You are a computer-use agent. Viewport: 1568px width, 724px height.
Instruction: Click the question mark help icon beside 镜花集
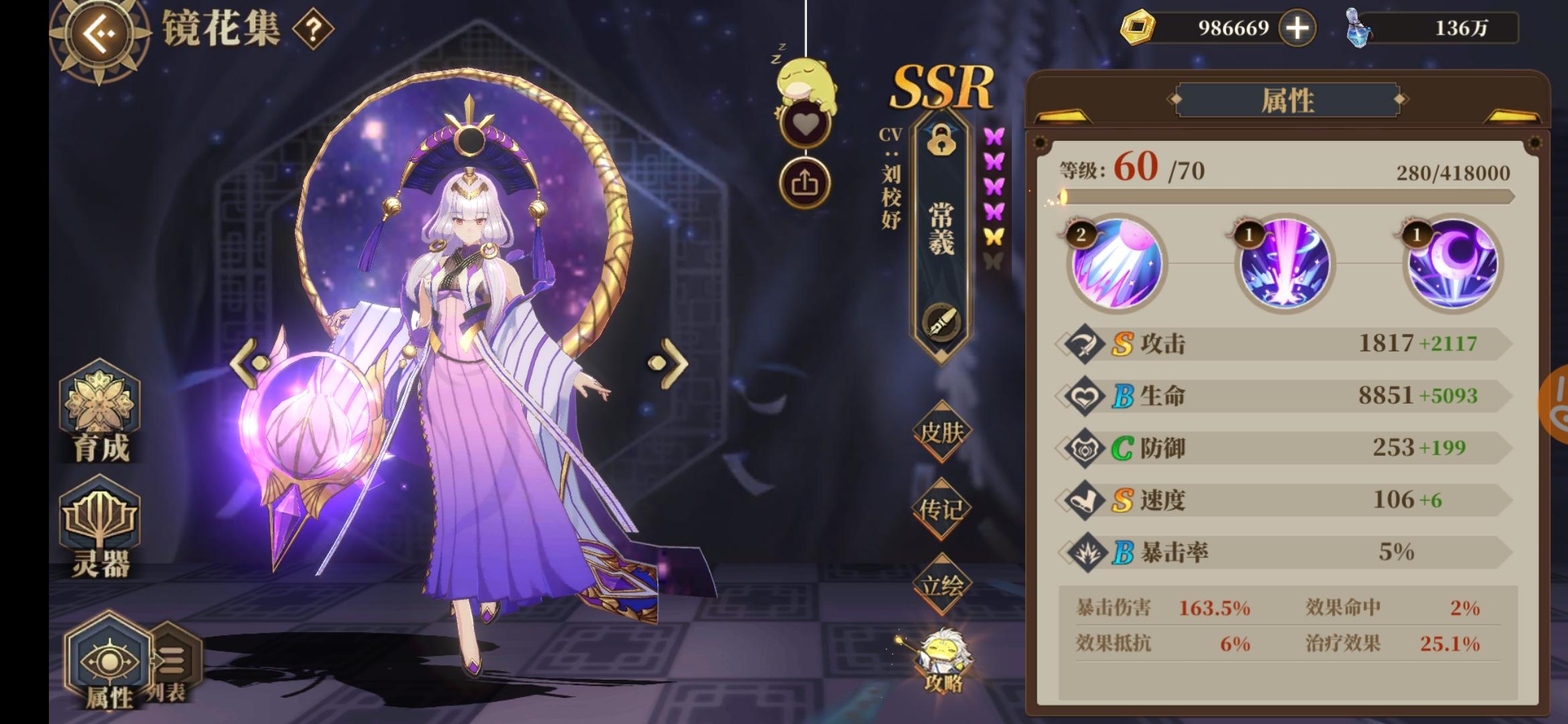313,27
